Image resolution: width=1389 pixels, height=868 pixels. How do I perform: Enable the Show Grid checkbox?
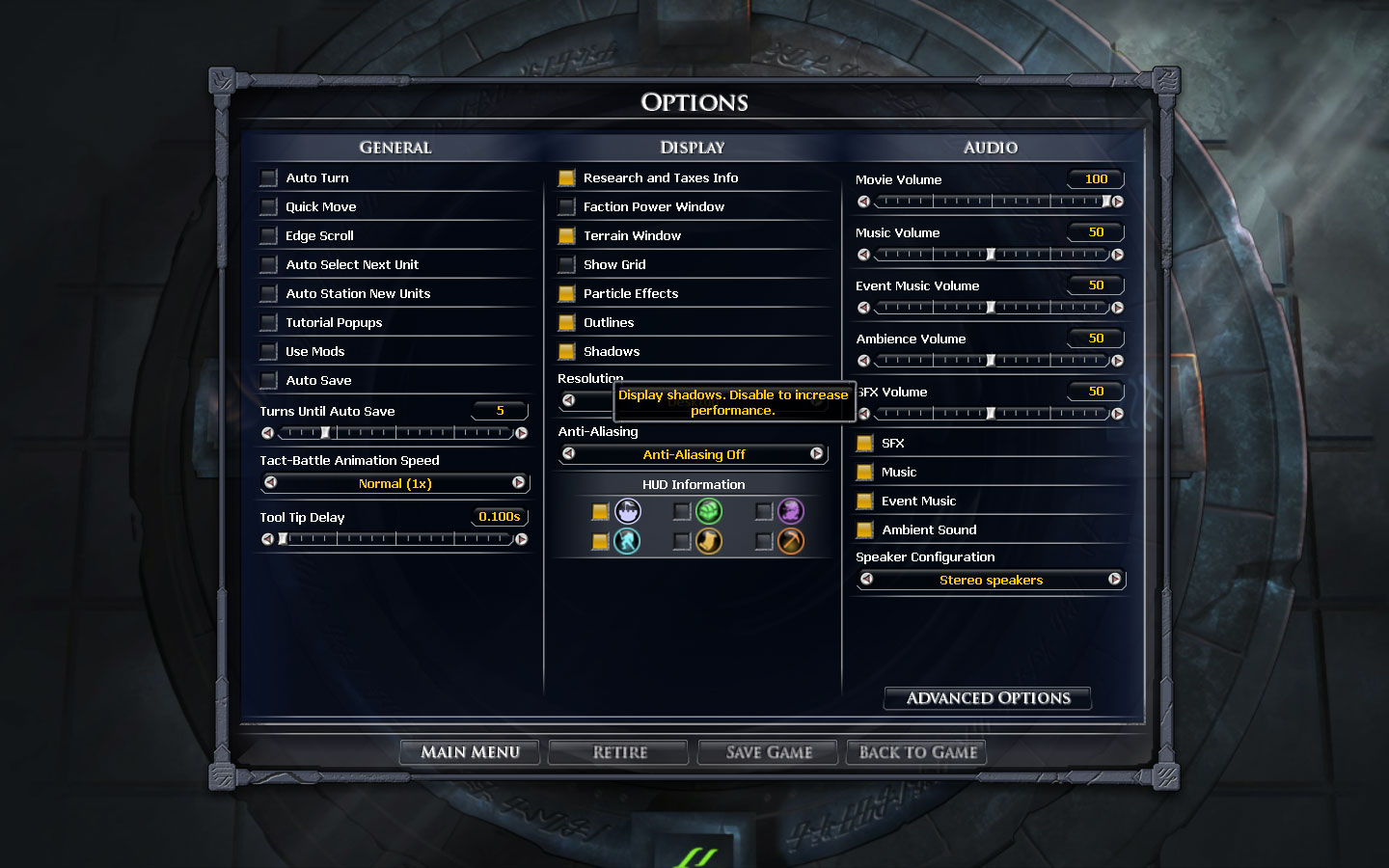(x=567, y=265)
